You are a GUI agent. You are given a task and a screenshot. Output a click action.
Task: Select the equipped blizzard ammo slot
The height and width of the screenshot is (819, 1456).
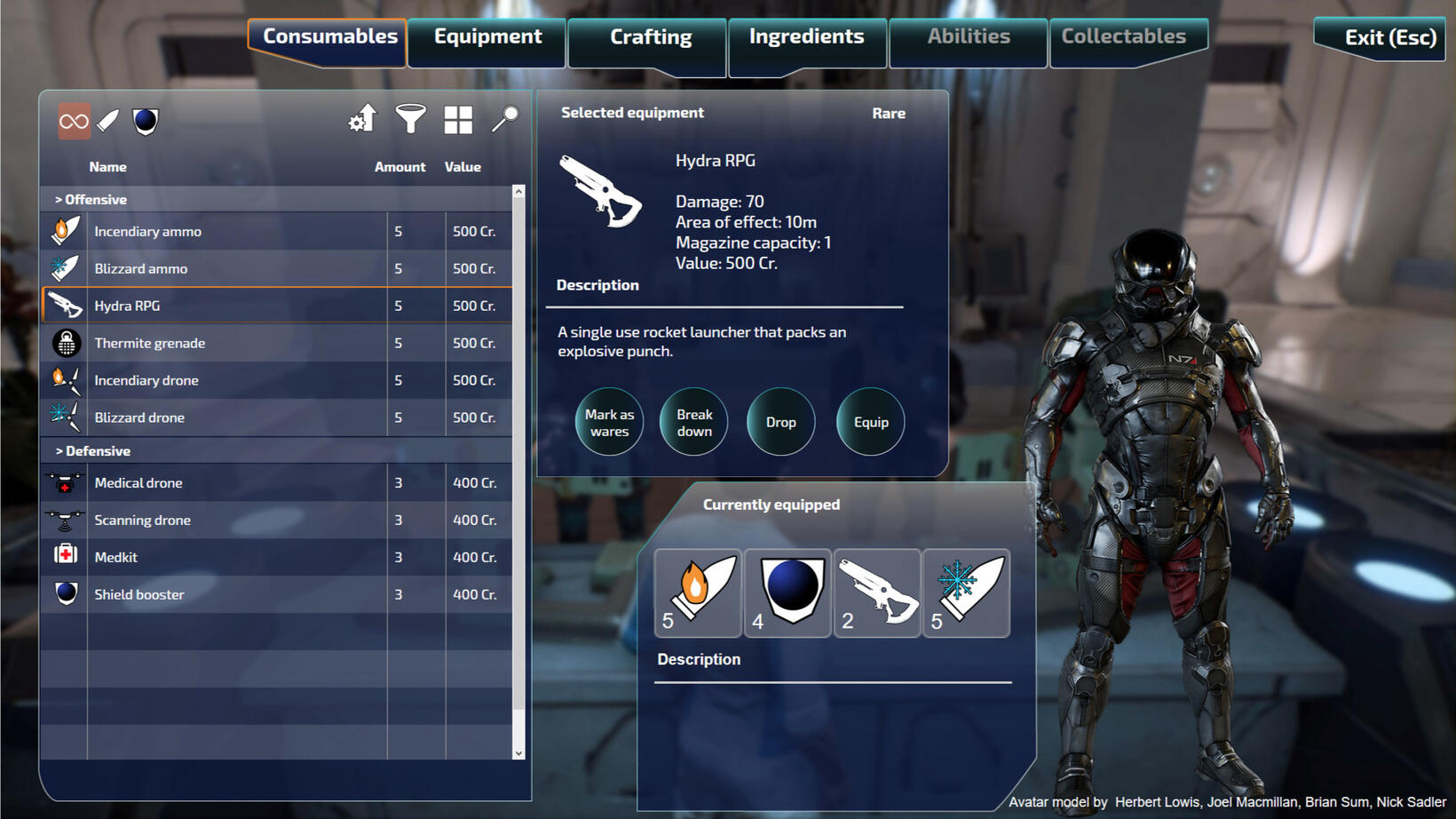tap(966, 592)
